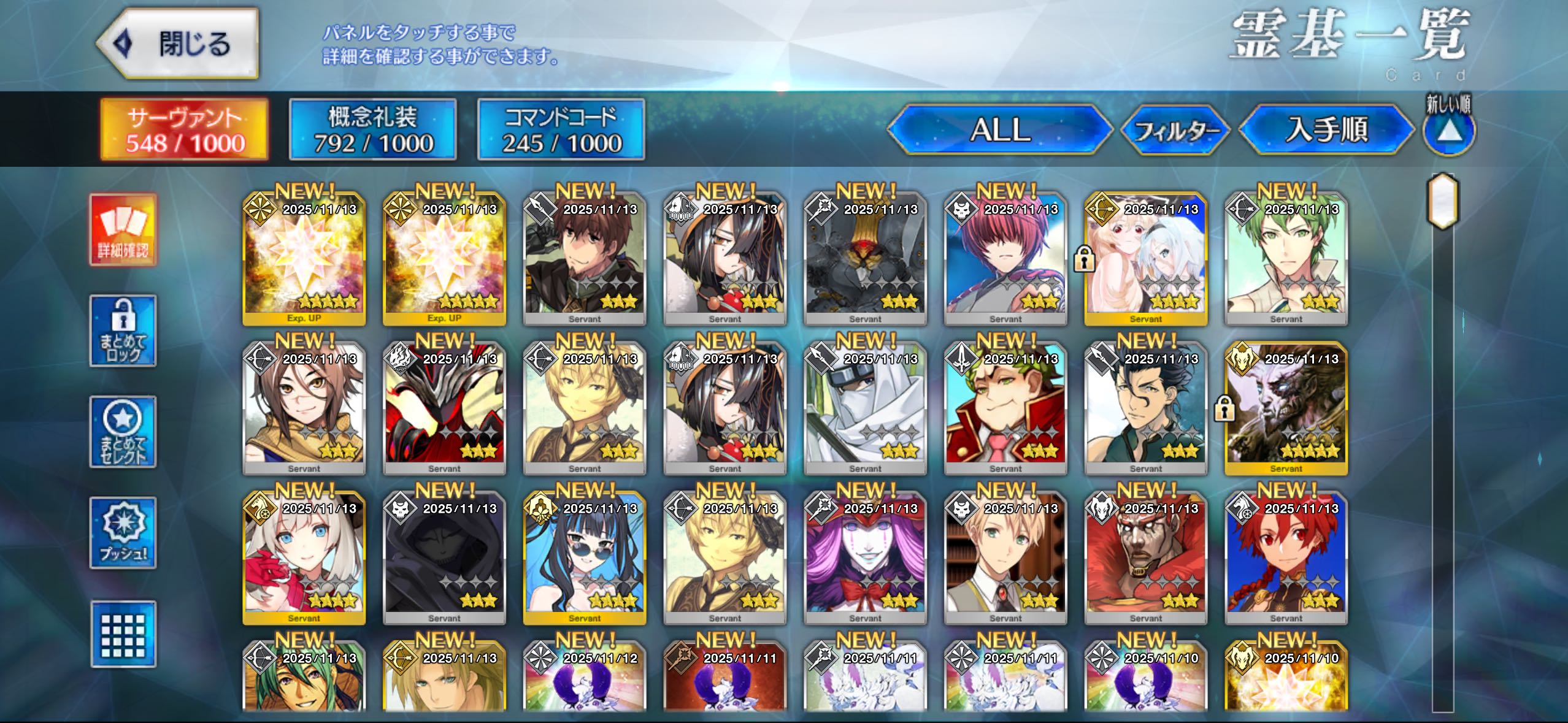
Task: Open the フィルター options
Action: point(1175,131)
